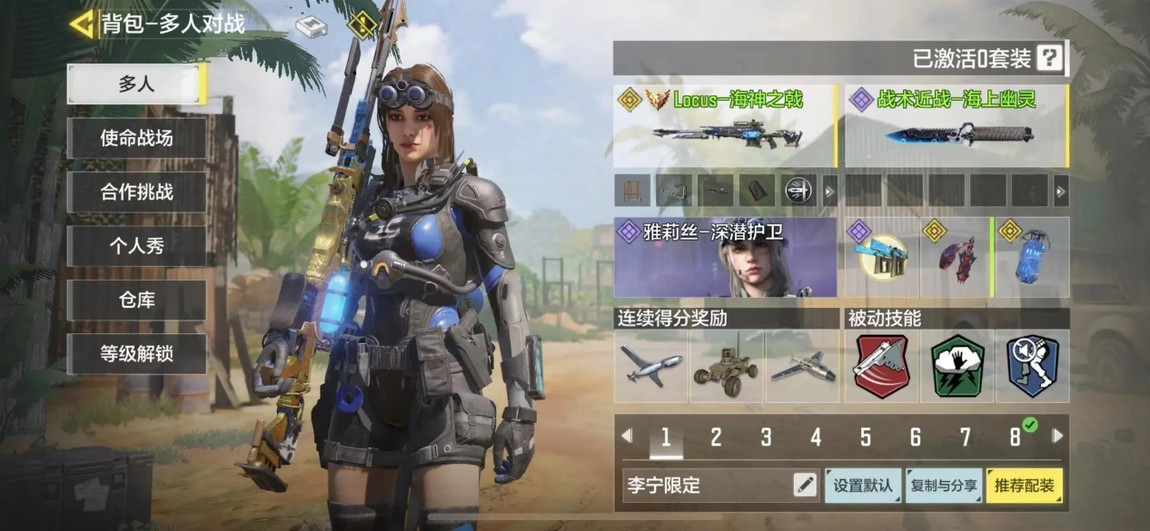Screen dimensions: 1150x531
Task: Pick the blue passive skill icon
Action: point(1032,367)
